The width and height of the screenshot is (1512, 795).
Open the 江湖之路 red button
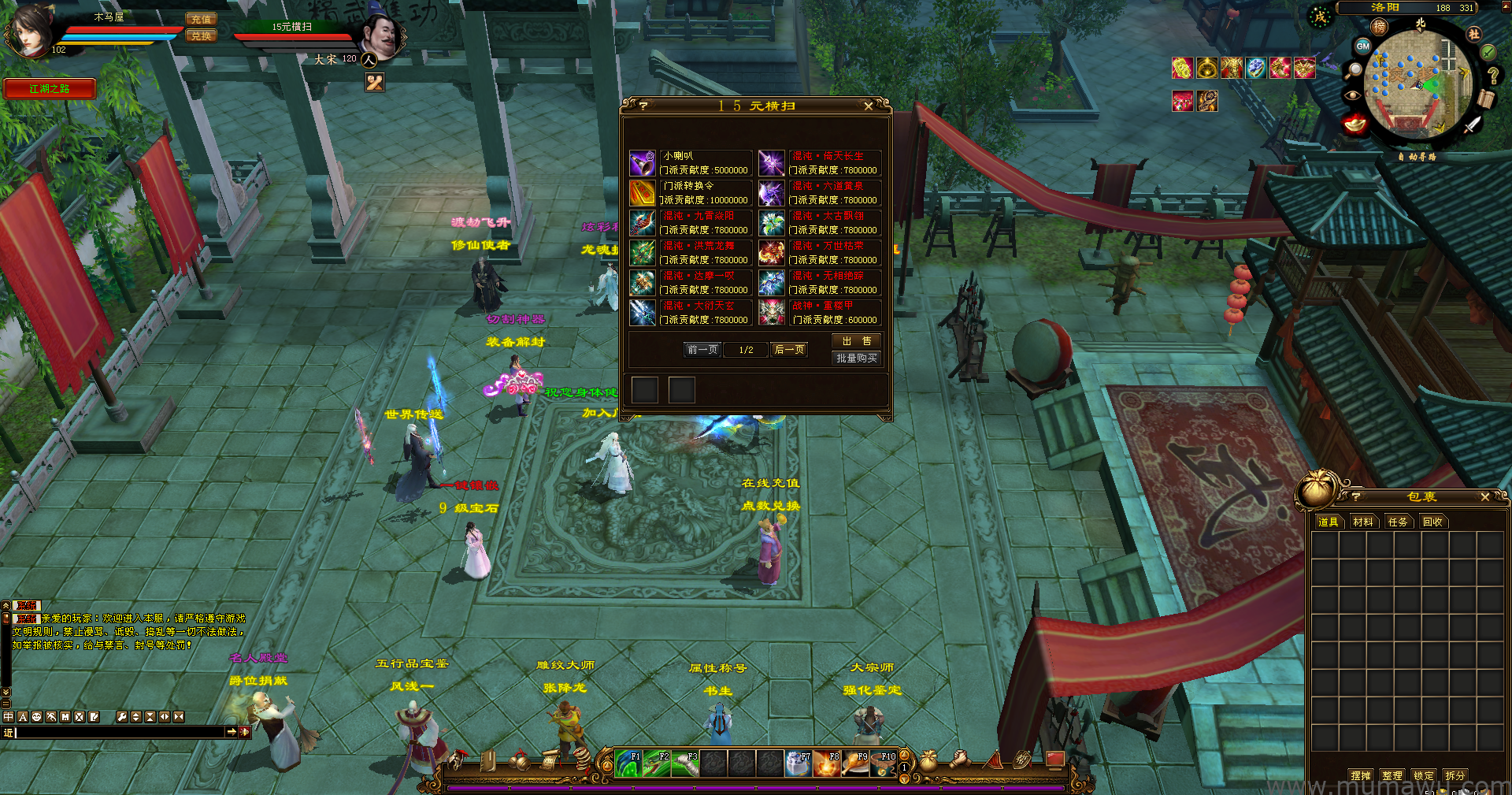coord(50,89)
